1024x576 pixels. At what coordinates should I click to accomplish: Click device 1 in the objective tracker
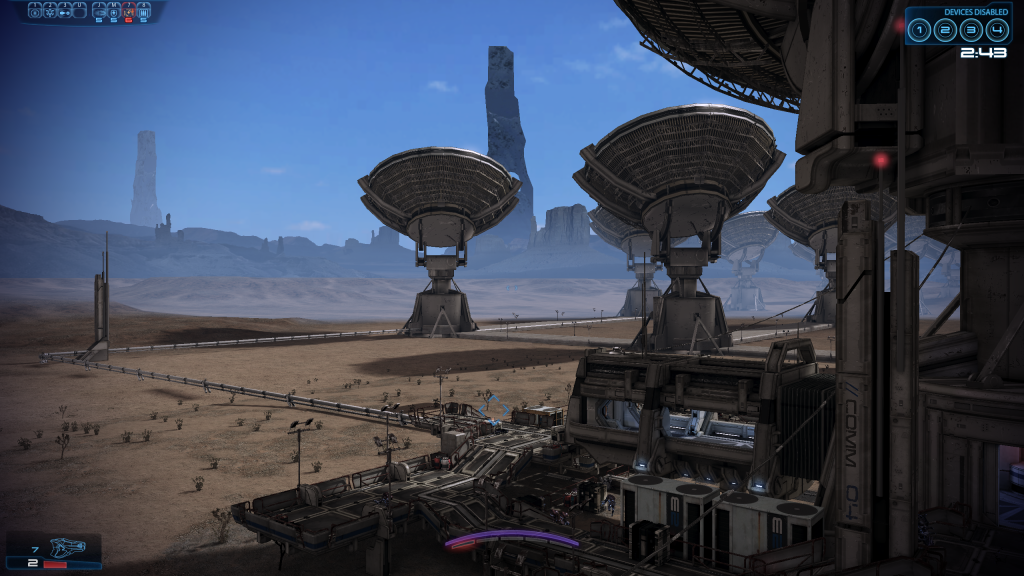[921, 30]
